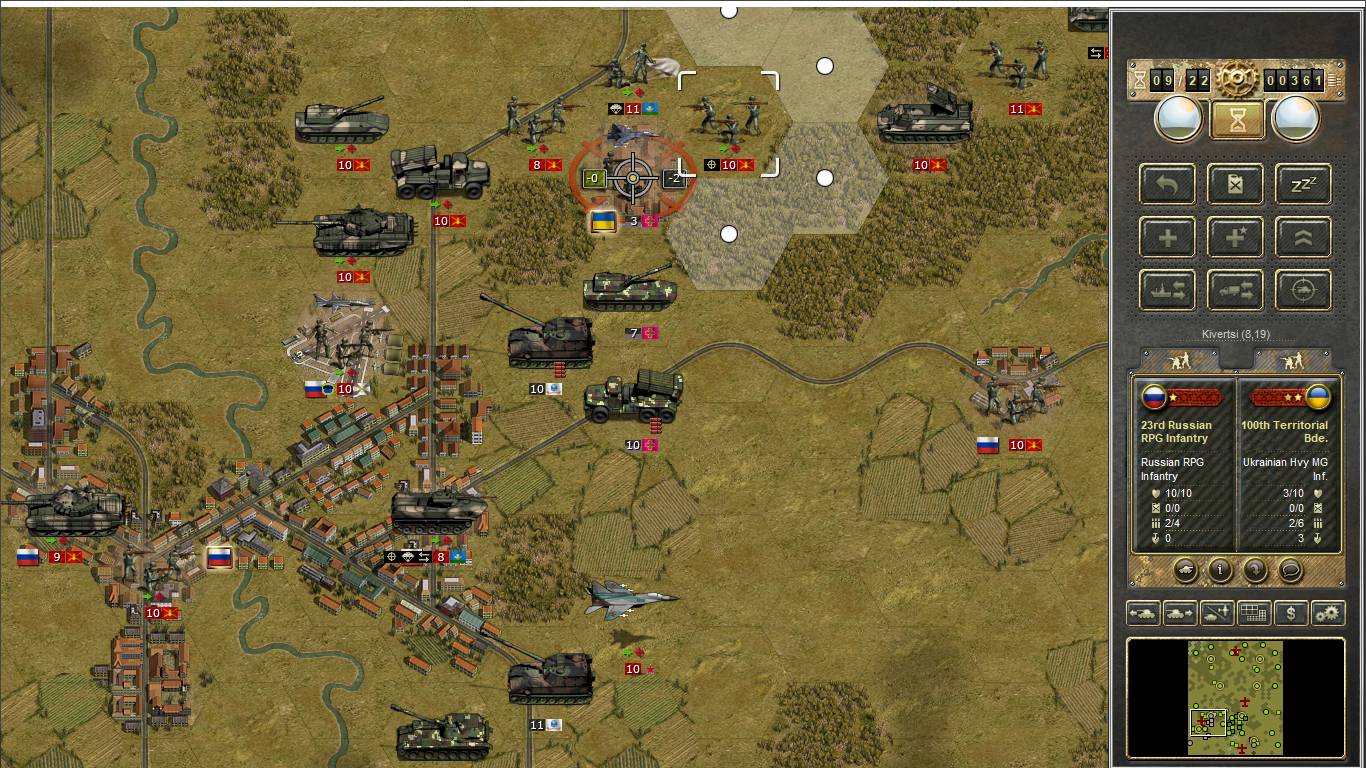Image resolution: width=1366 pixels, height=768 pixels.
Task: Open the gear menu at the panel top
Action: (x=1236, y=79)
